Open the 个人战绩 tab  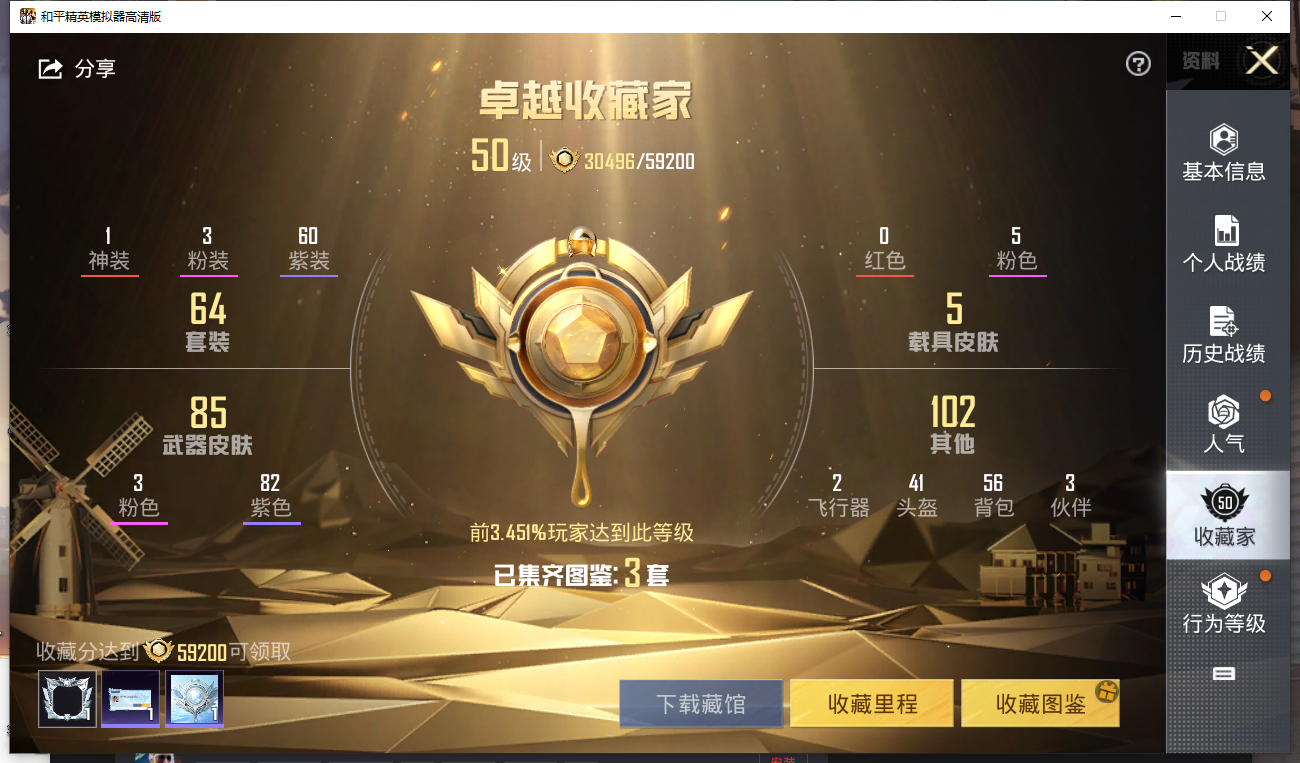(x=1224, y=244)
